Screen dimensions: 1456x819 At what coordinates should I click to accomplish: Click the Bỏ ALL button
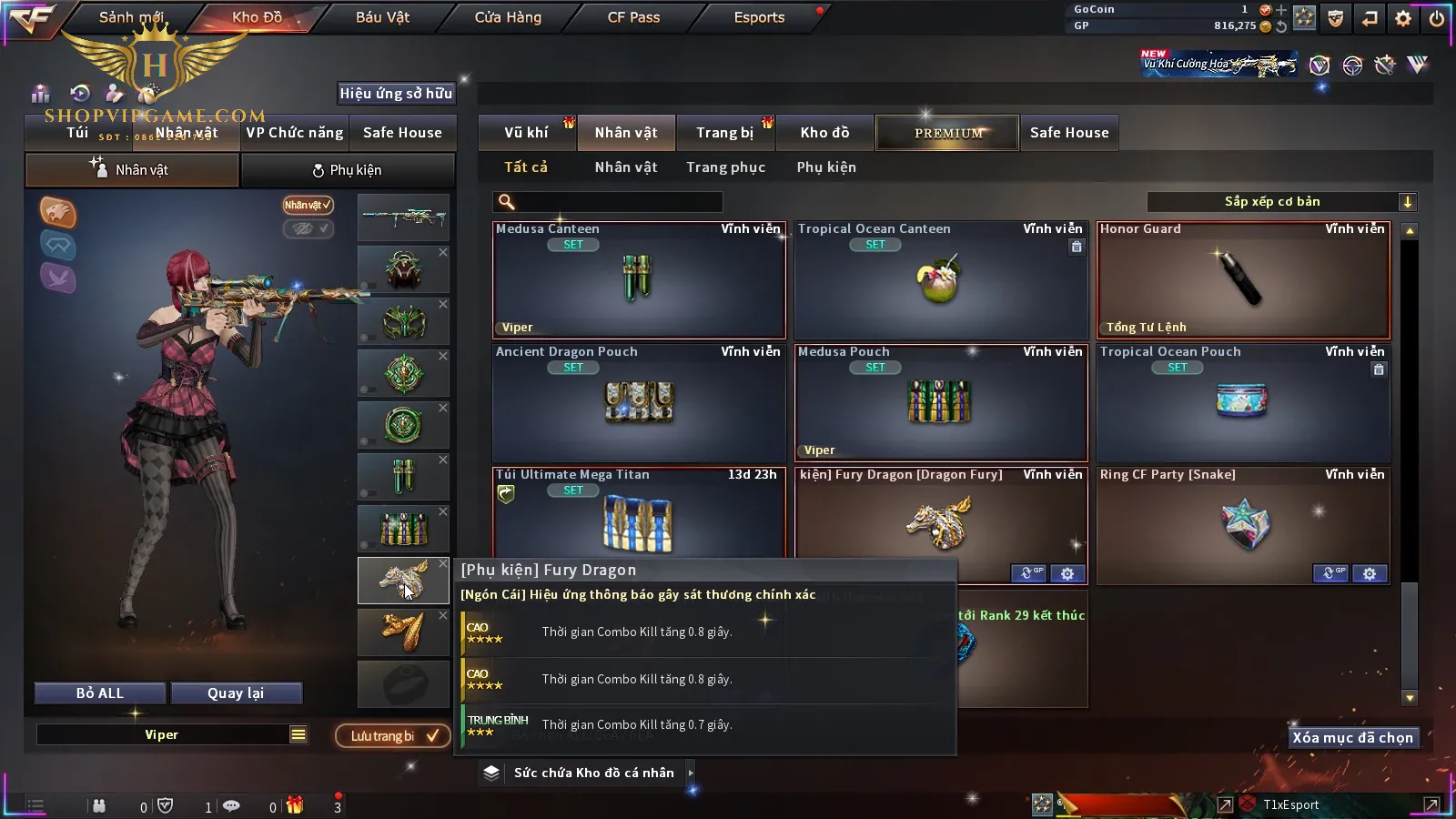pyautogui.click(x=100, y=693)
